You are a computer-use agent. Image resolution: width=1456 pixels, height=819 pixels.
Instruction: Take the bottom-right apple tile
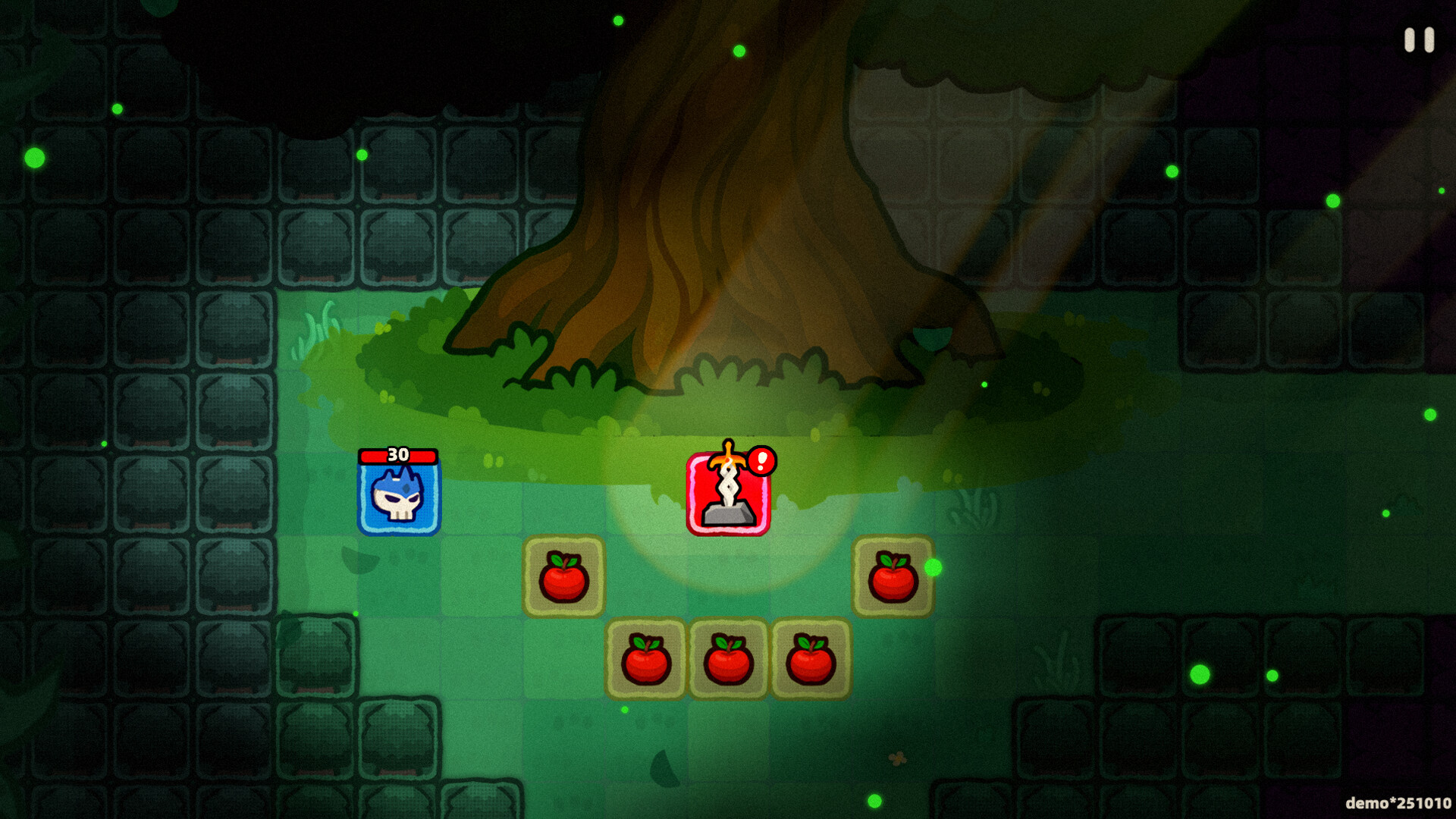click(x=810, y=660)
